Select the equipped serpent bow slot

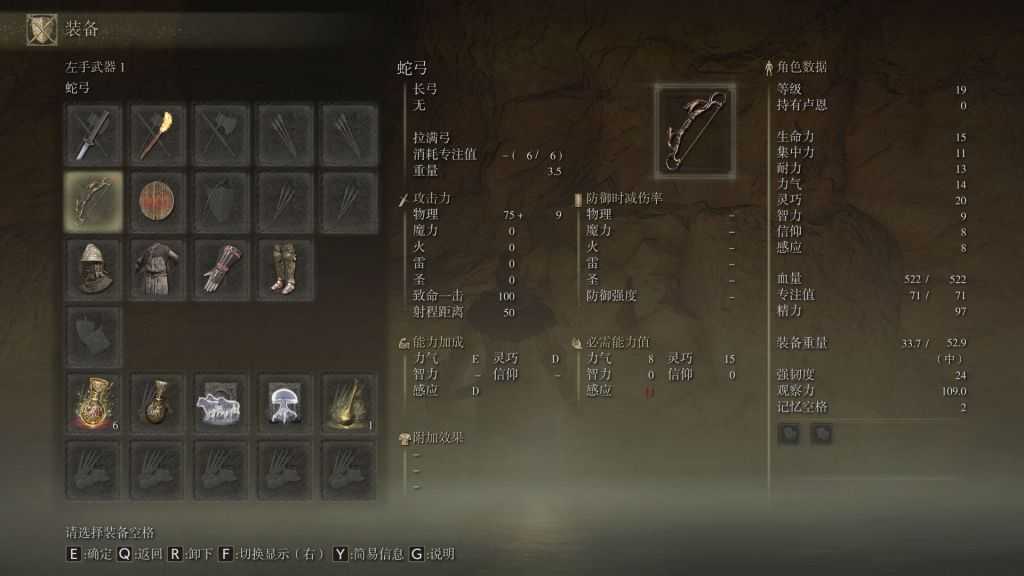93,201
